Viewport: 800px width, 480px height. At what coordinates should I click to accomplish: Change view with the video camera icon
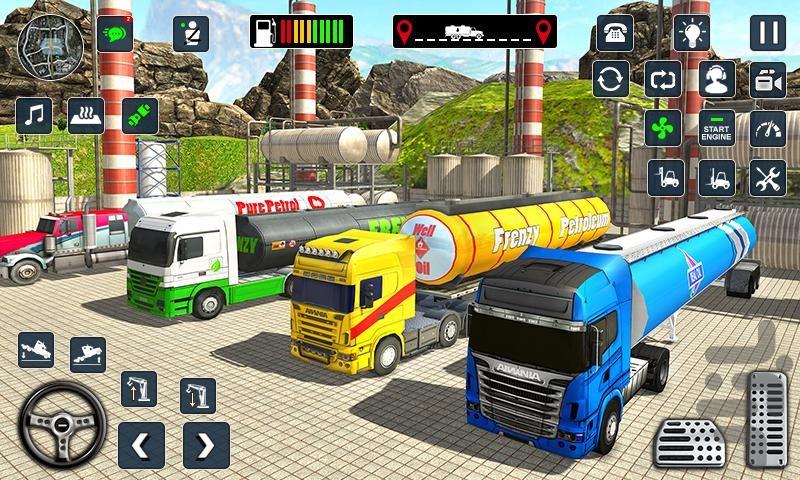pyautogui.click(x=767, y=79)
